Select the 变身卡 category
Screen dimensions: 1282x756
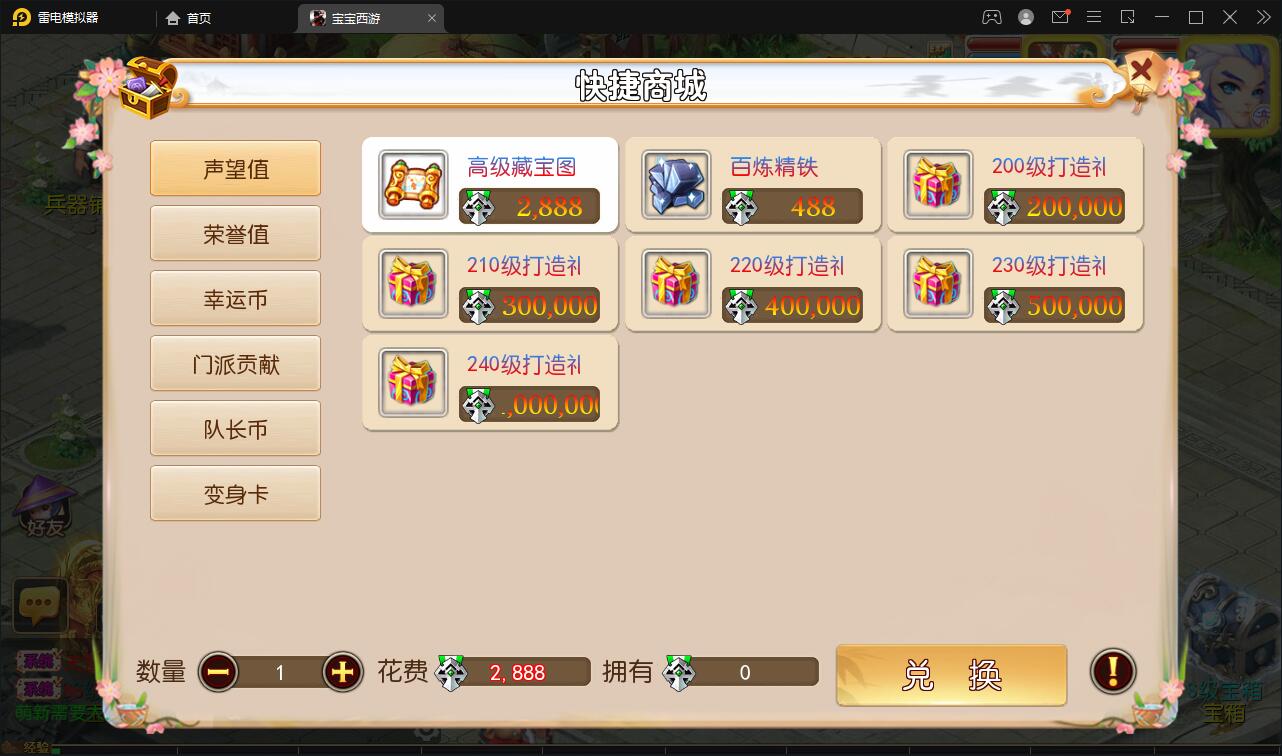235,493
